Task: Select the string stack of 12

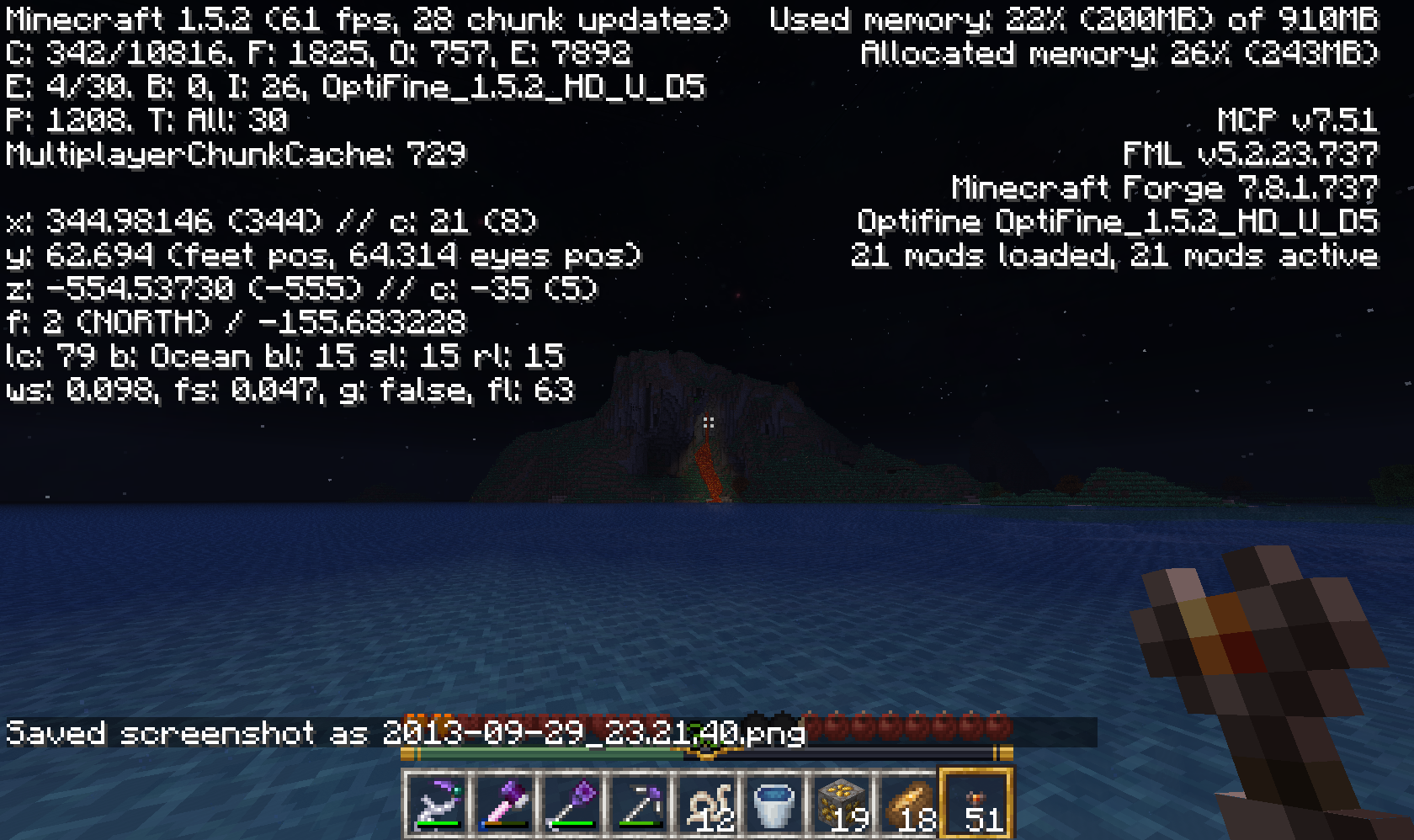Action: coord(707,804)
